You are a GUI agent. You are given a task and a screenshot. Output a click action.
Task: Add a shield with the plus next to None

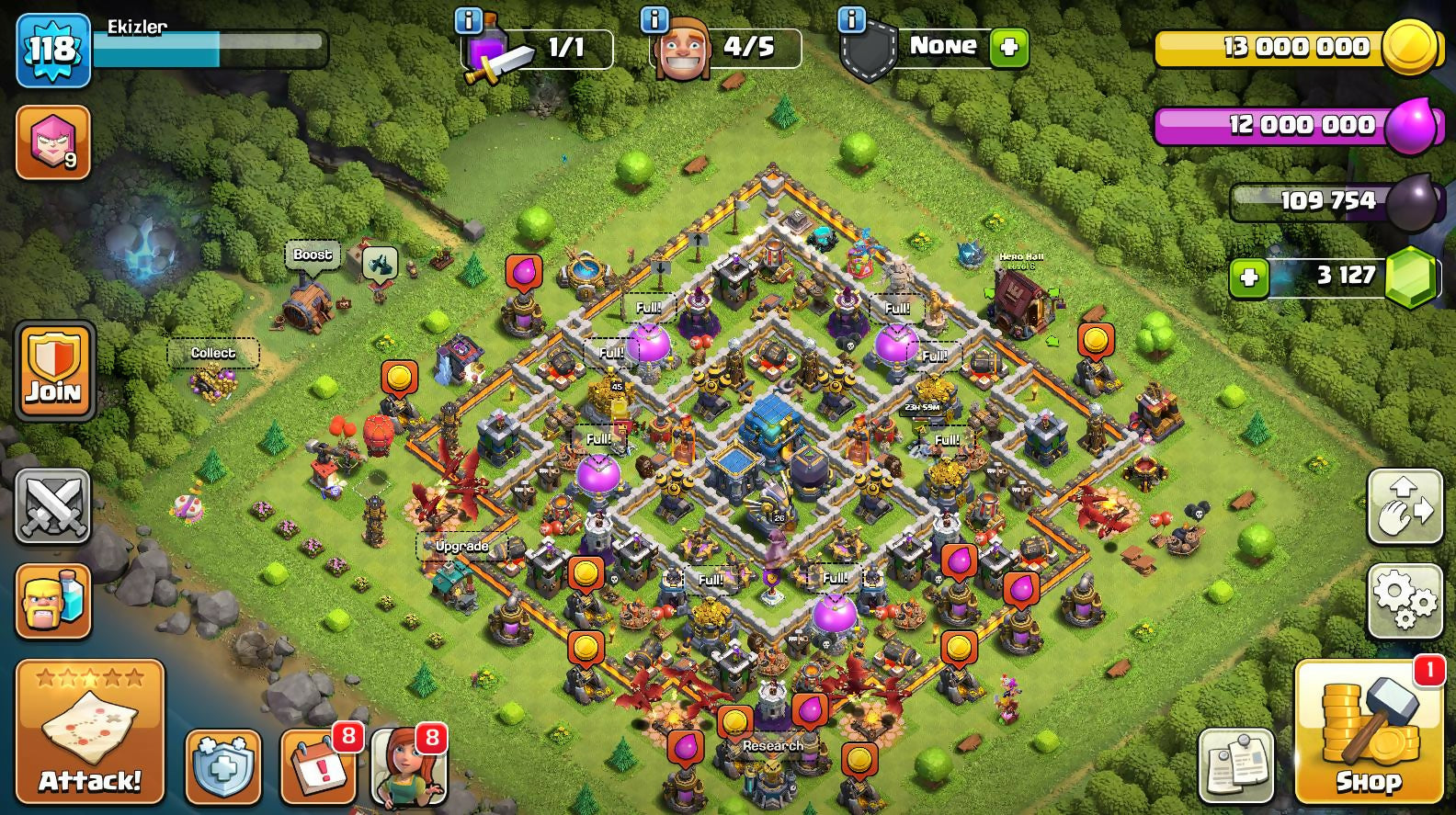tap(1008, 48)
